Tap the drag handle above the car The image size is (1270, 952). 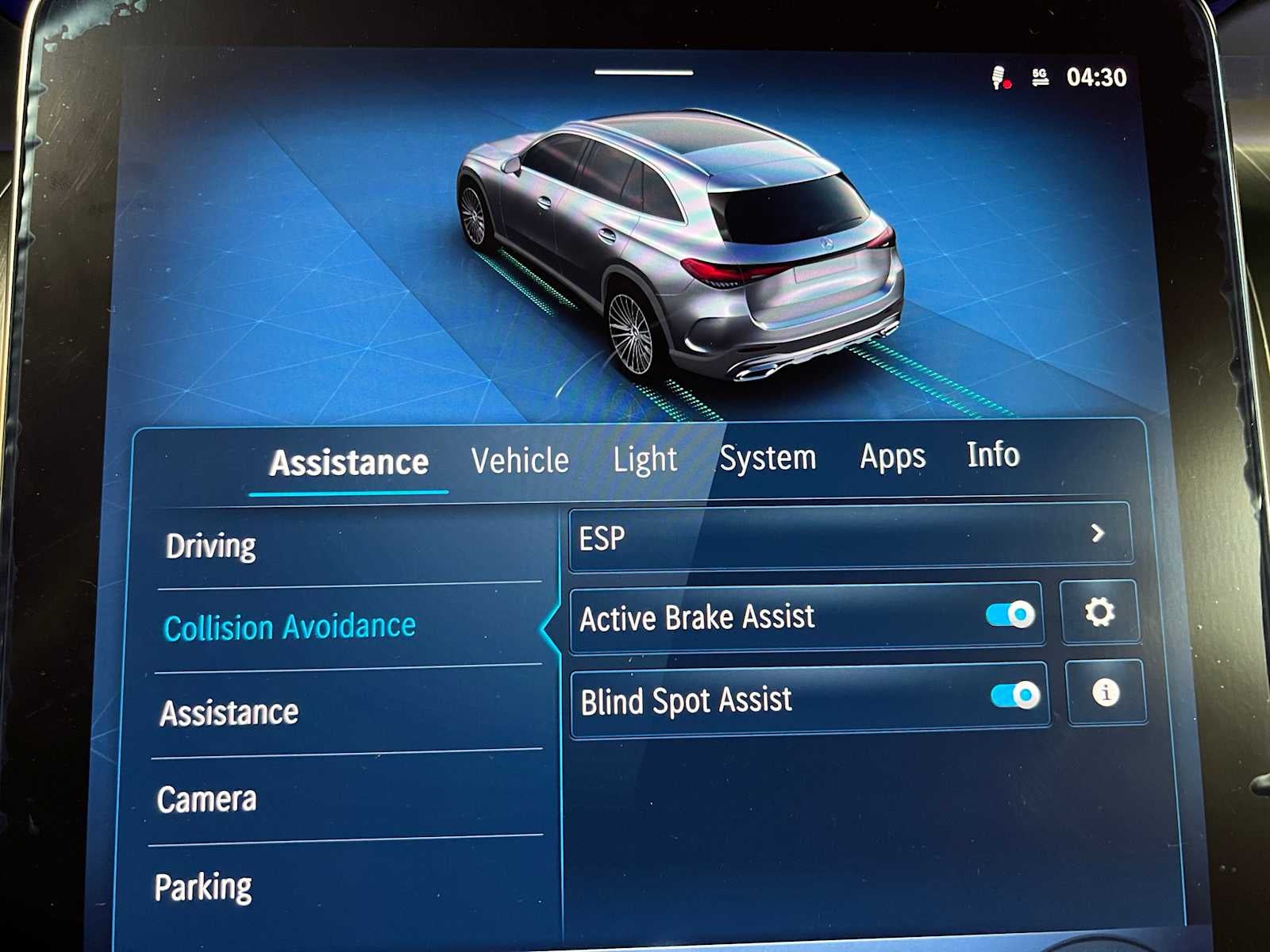pos(645,71)
